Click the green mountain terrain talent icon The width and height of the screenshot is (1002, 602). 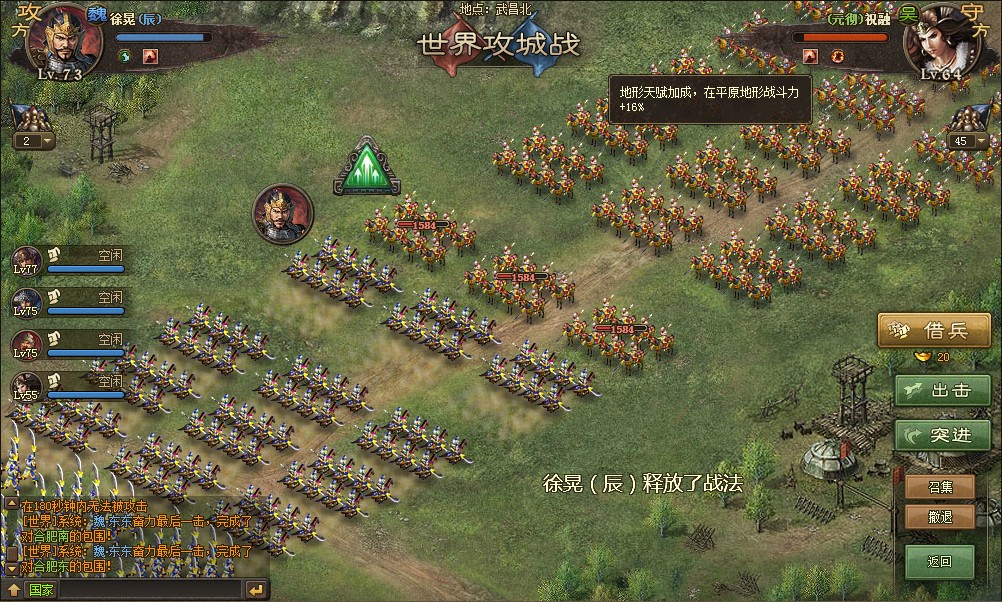pyautogui.click(x=367, y=167)
